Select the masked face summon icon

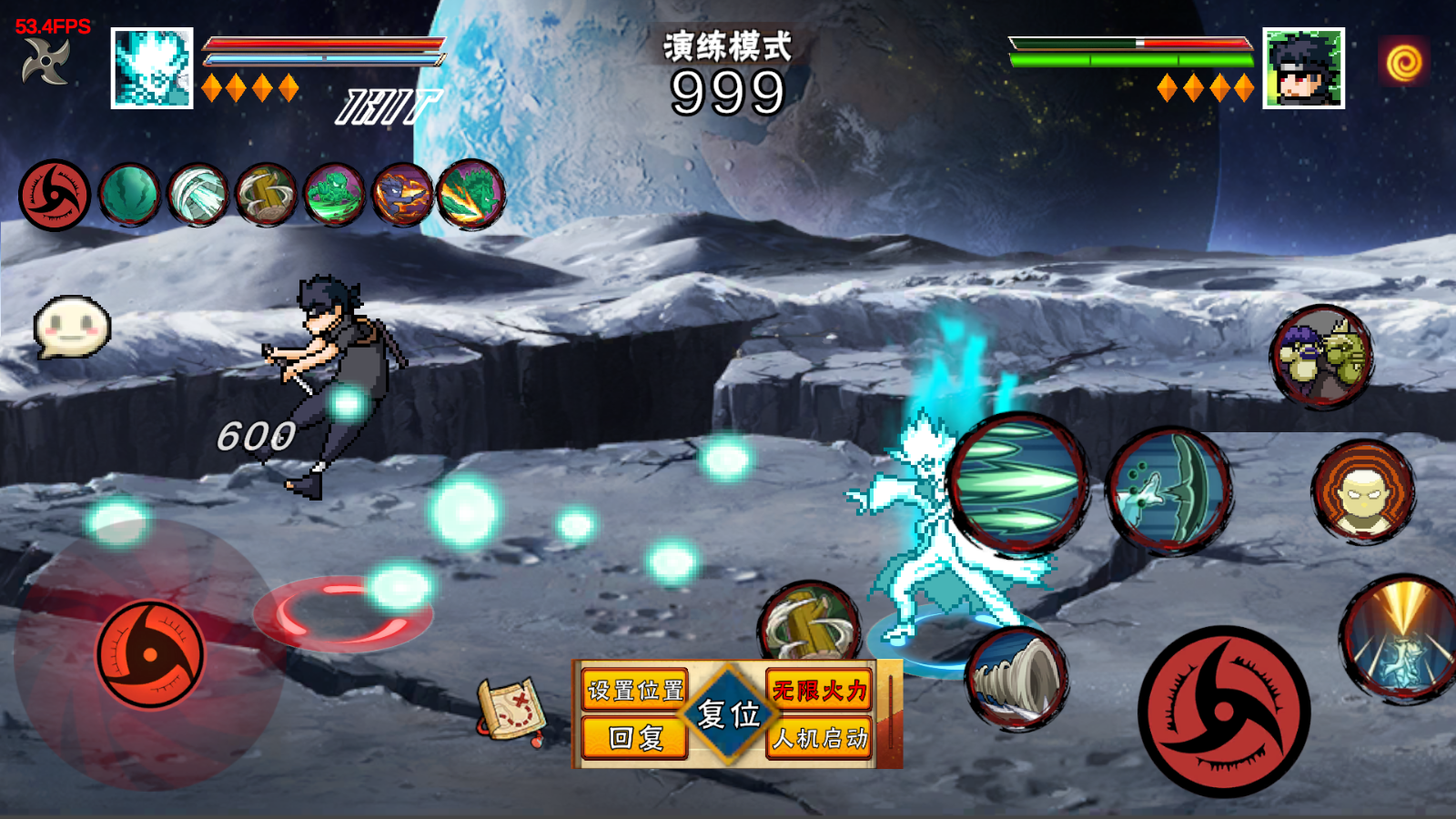click(1362, 492)
